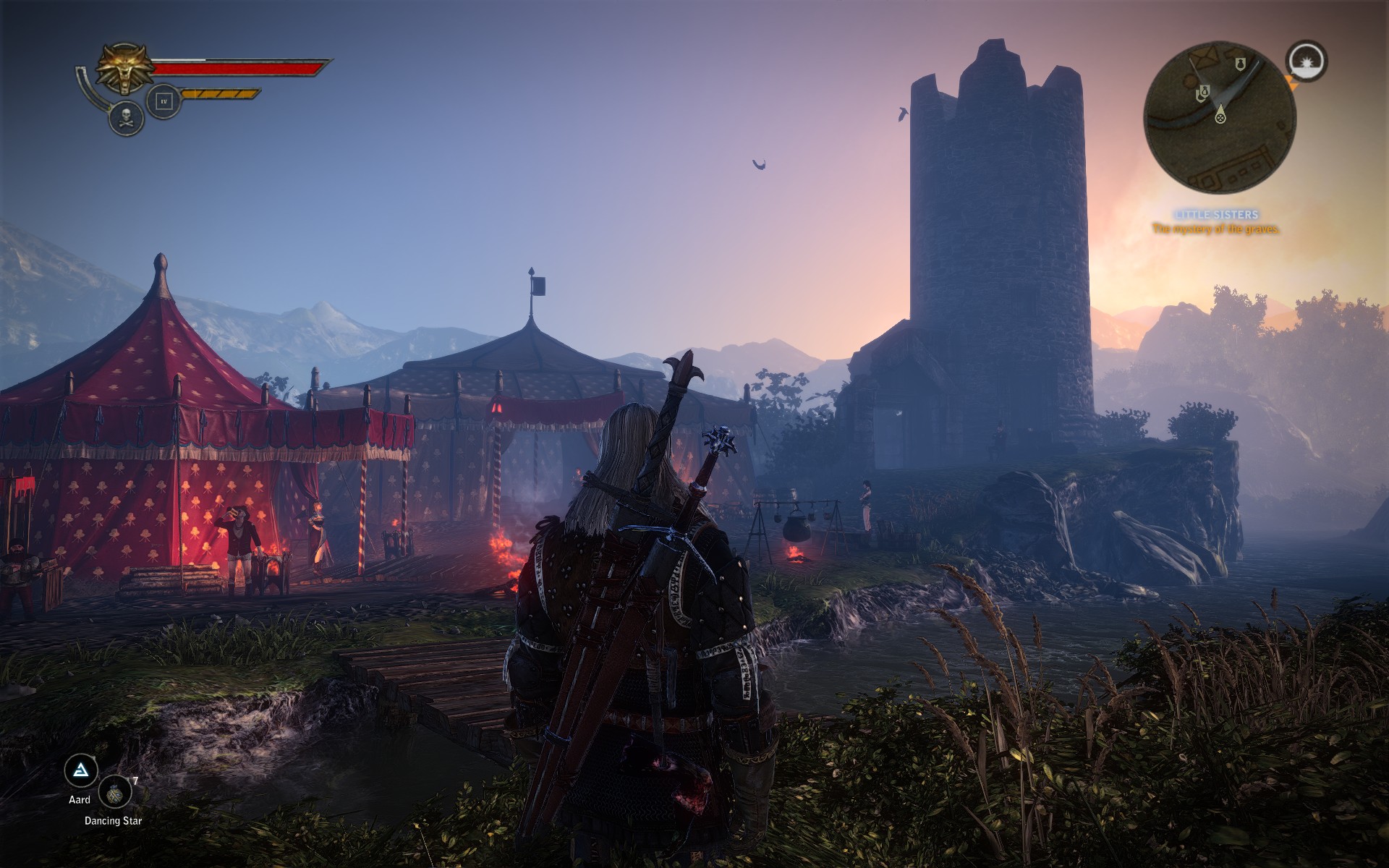The image size is (1389, 868).
Task: Select the skull and crossbones icon
Action: (x=127, y=118)
